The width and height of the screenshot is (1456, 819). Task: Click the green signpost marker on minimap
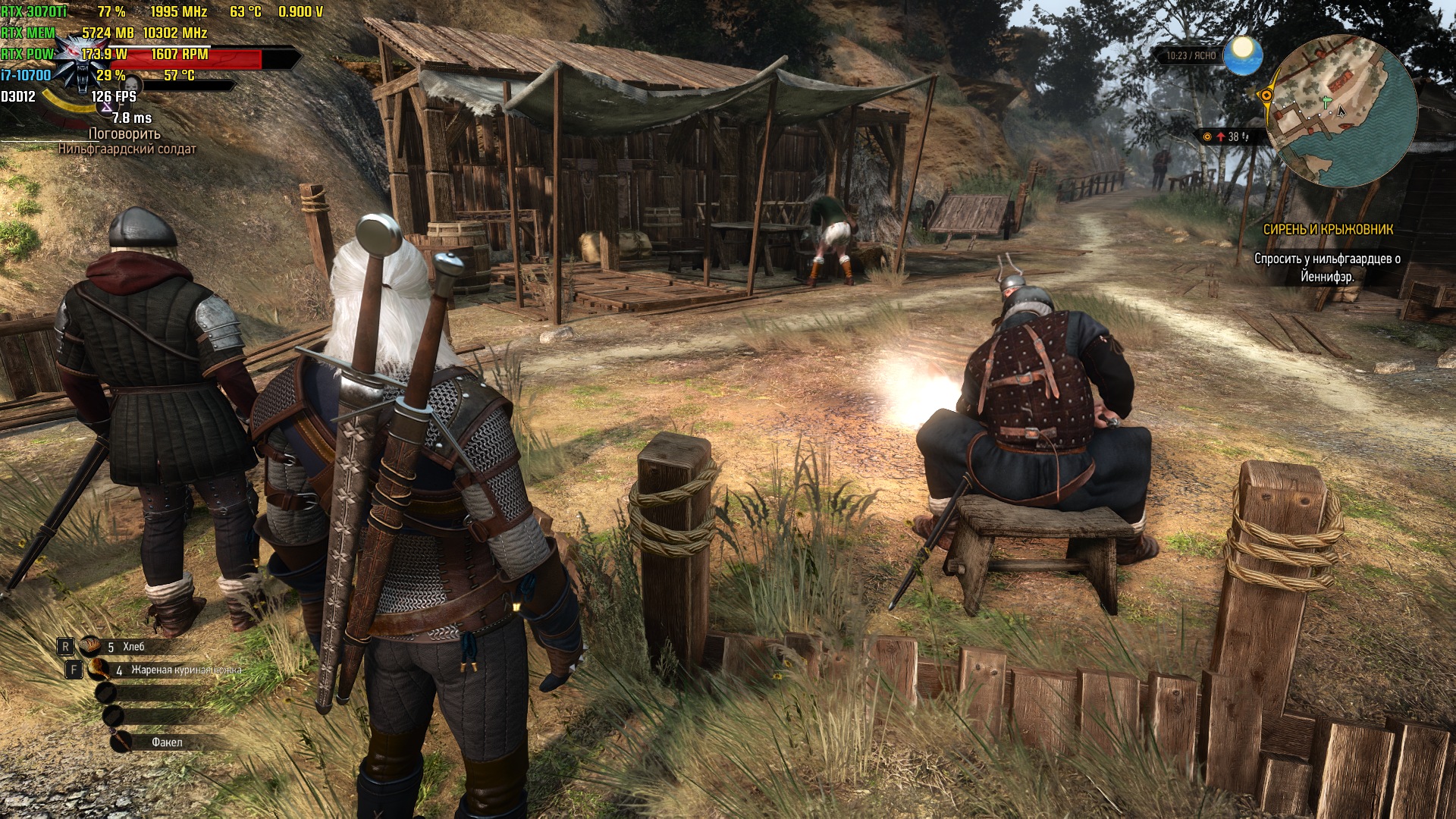pyautogui.click(x=1326, y=102)
